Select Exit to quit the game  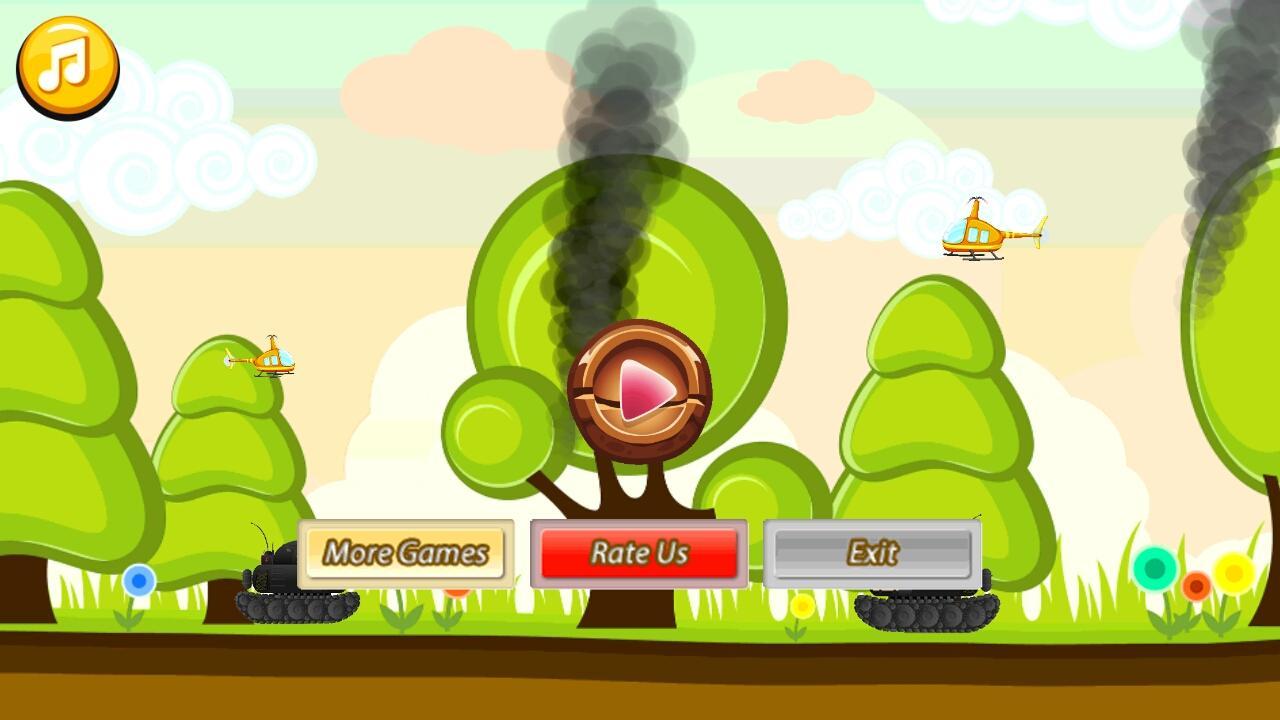click(x=872, y=551)
